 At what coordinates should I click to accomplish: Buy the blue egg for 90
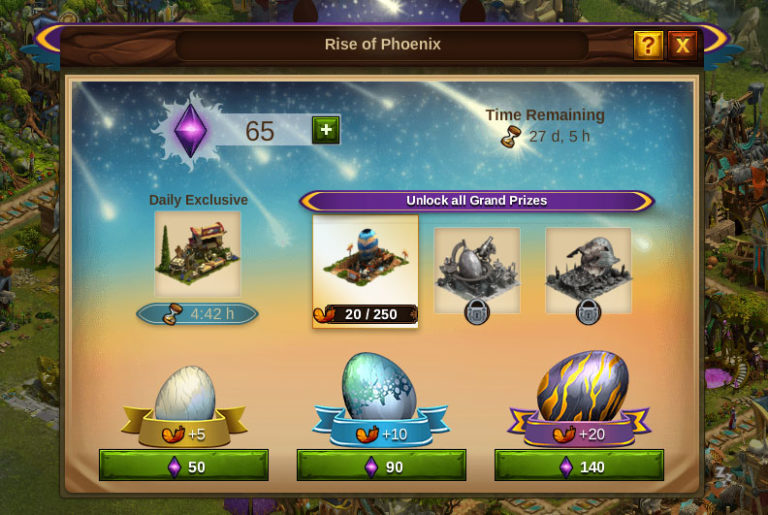[x=381, y=466]
